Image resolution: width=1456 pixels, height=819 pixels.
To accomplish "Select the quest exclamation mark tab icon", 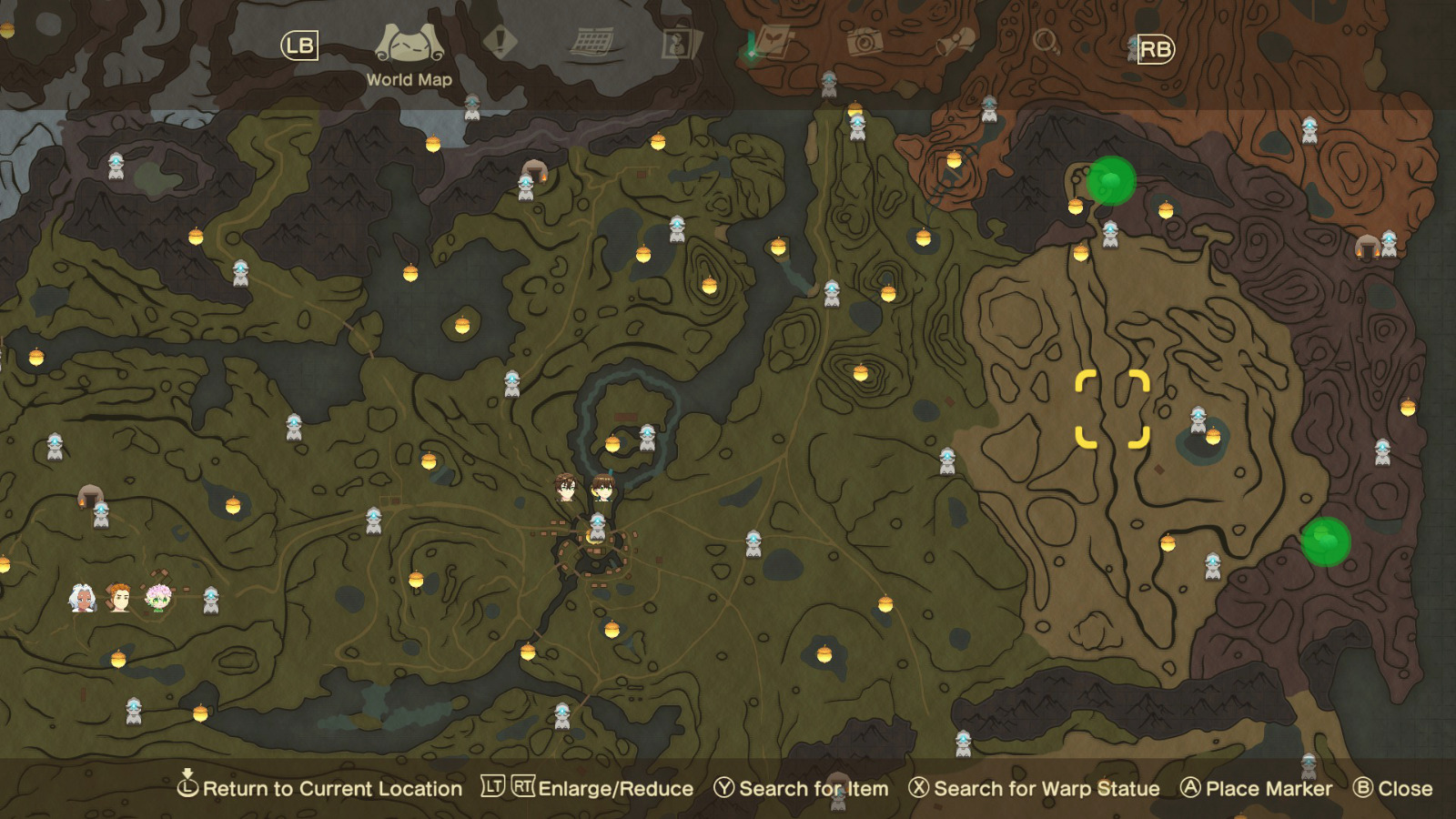I will [499, 41].
